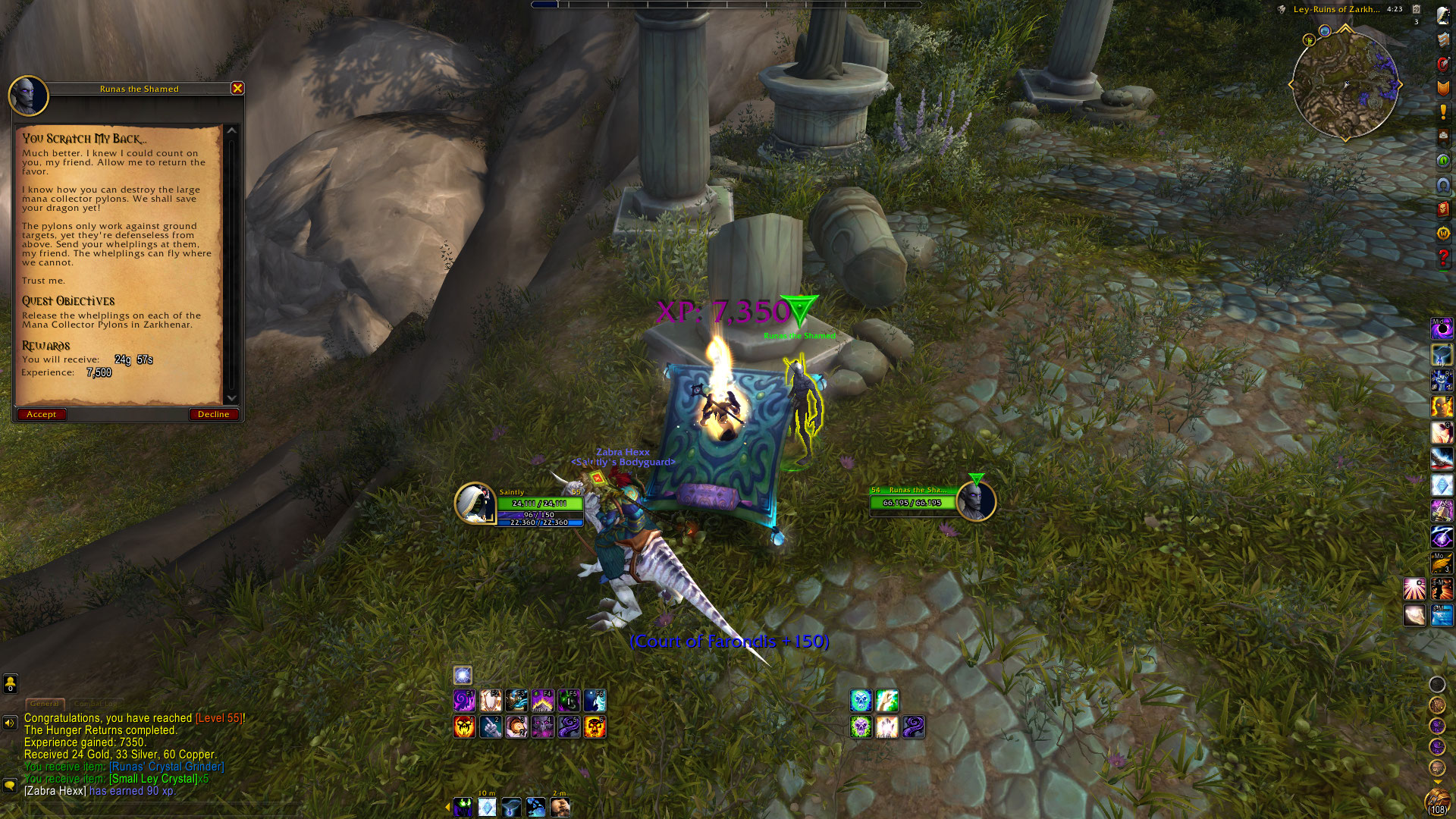Click the calendar icon beside the clock
This screenshot has height=819, width=1456.
[1416, 9]
